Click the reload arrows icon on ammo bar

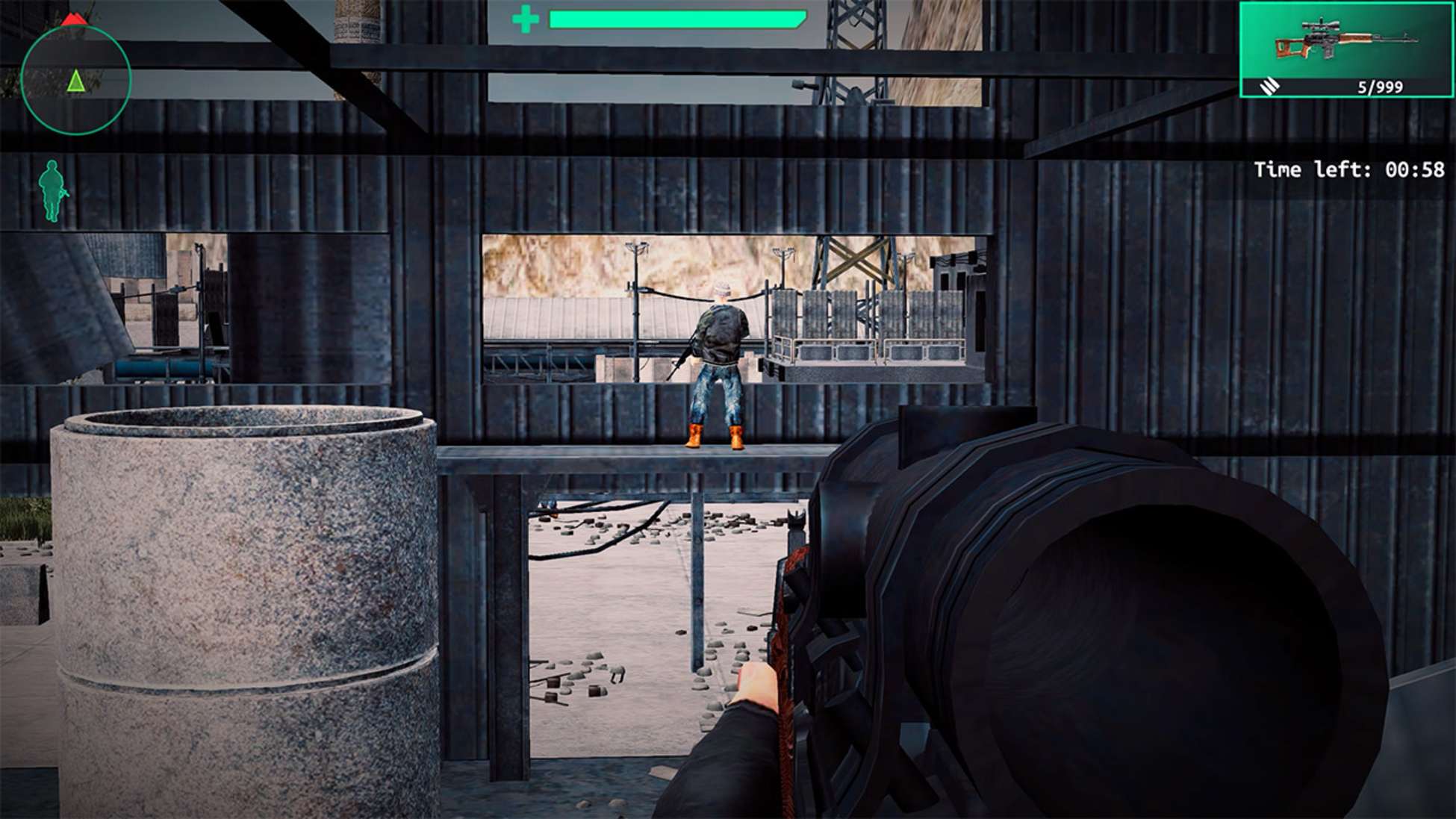1269,86
